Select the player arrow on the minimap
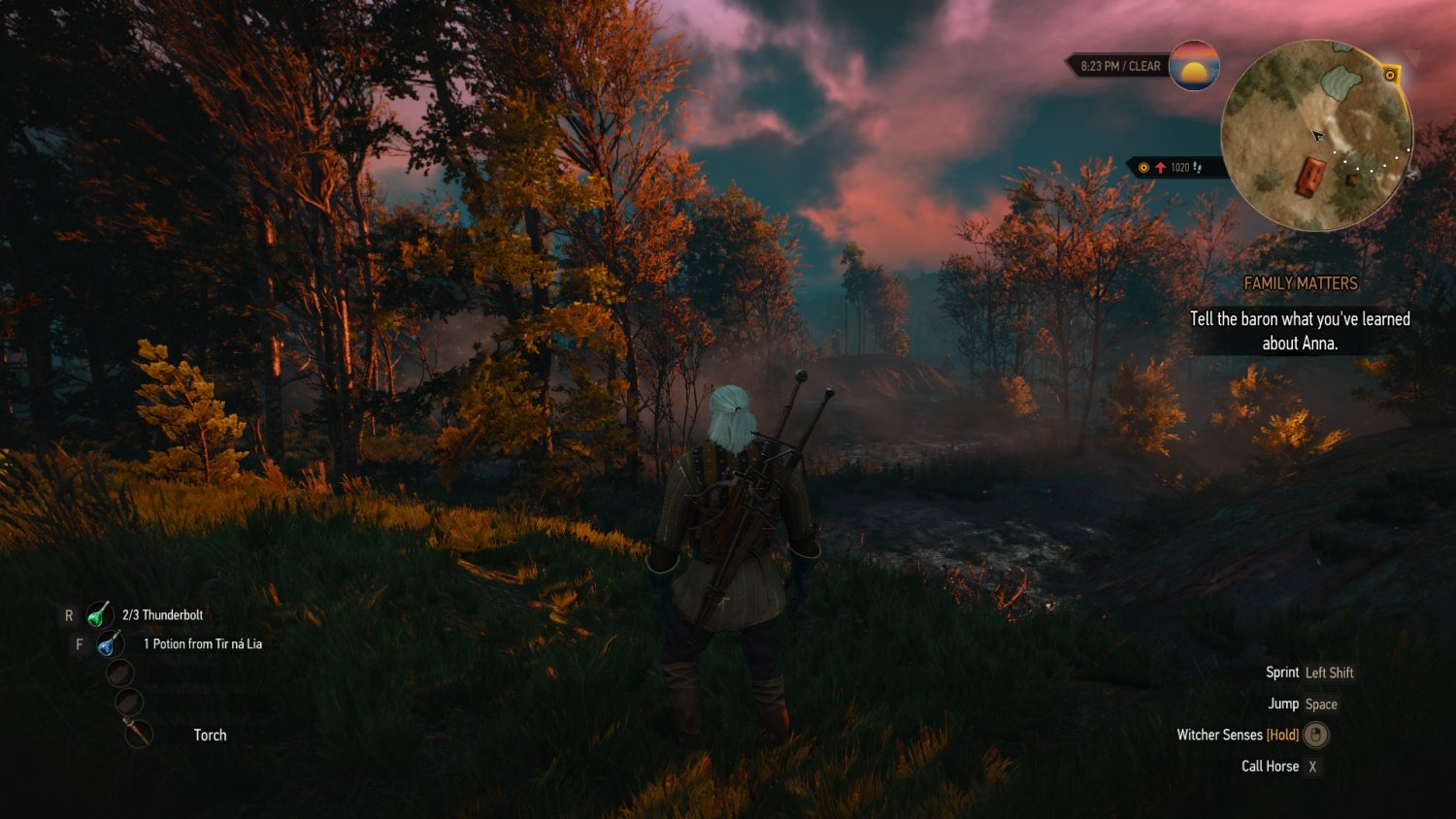This screenshot has width=1456, height=819. [1318, 135]
